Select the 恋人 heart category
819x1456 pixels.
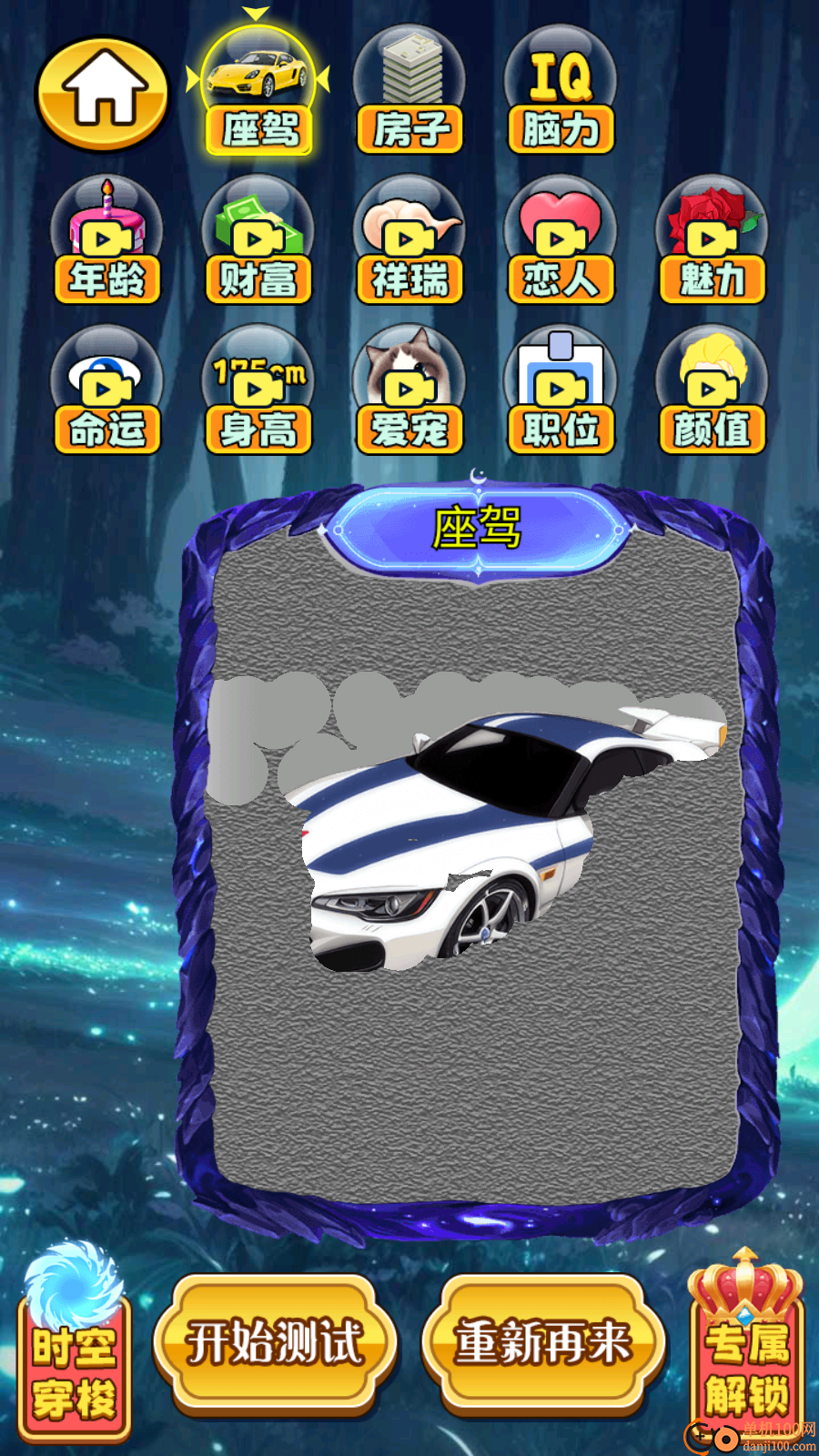tap(561, 243)
